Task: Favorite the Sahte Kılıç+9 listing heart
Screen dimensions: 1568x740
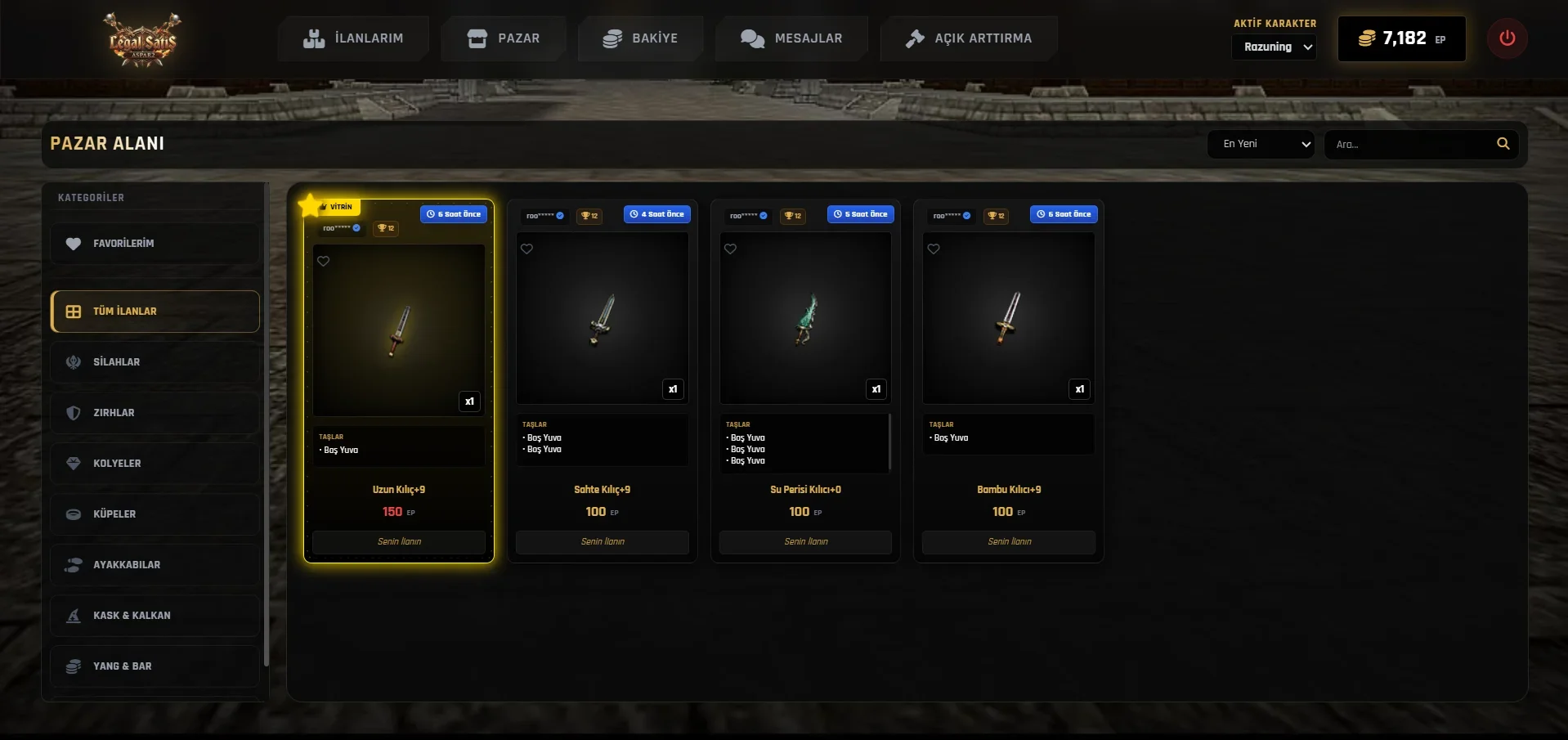Action: (x=527, y=249)
